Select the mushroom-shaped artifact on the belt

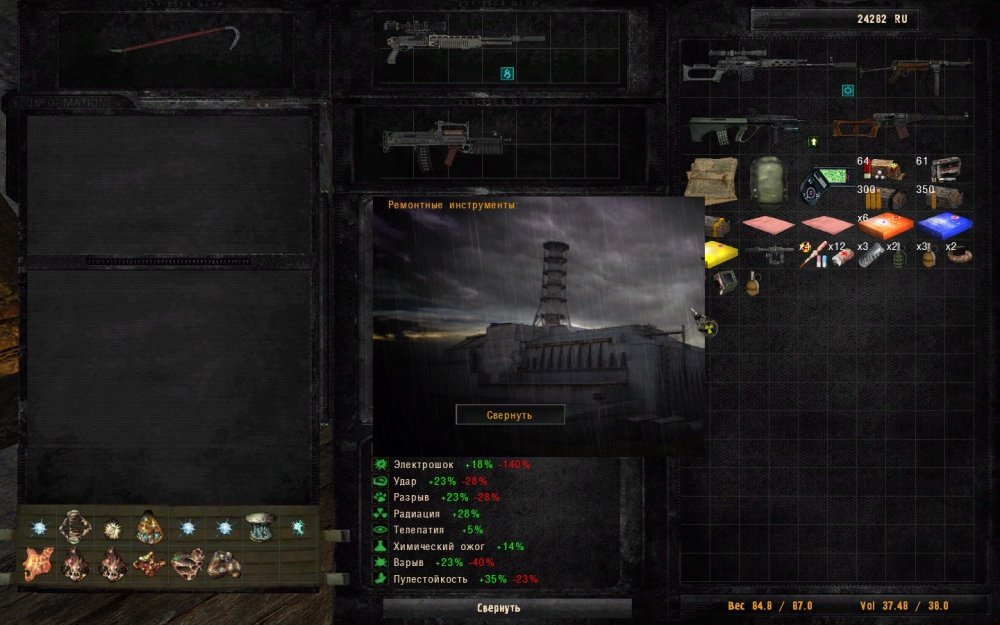(261, 526)
